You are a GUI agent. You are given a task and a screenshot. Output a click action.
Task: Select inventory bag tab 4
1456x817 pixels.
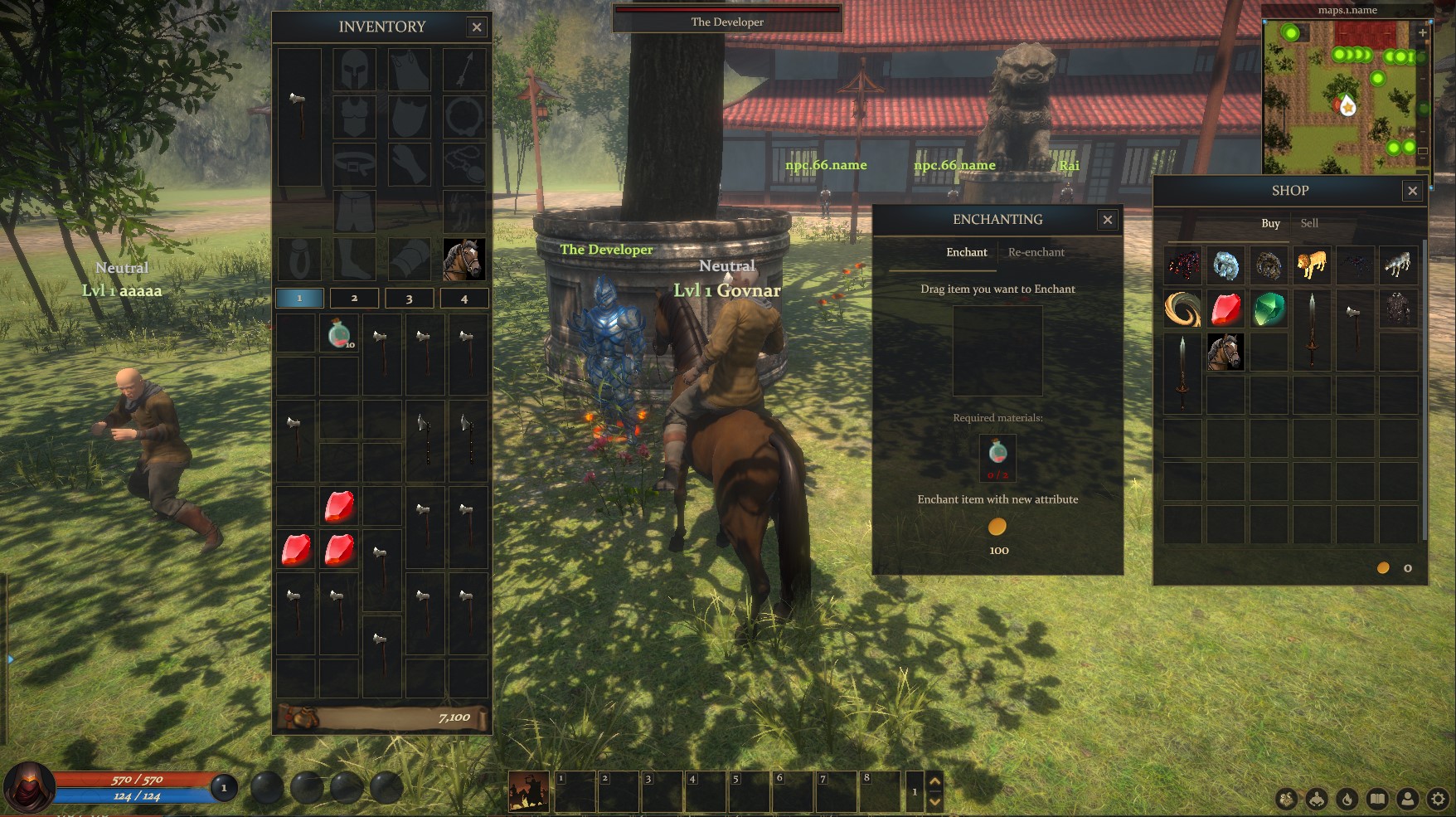465,298
